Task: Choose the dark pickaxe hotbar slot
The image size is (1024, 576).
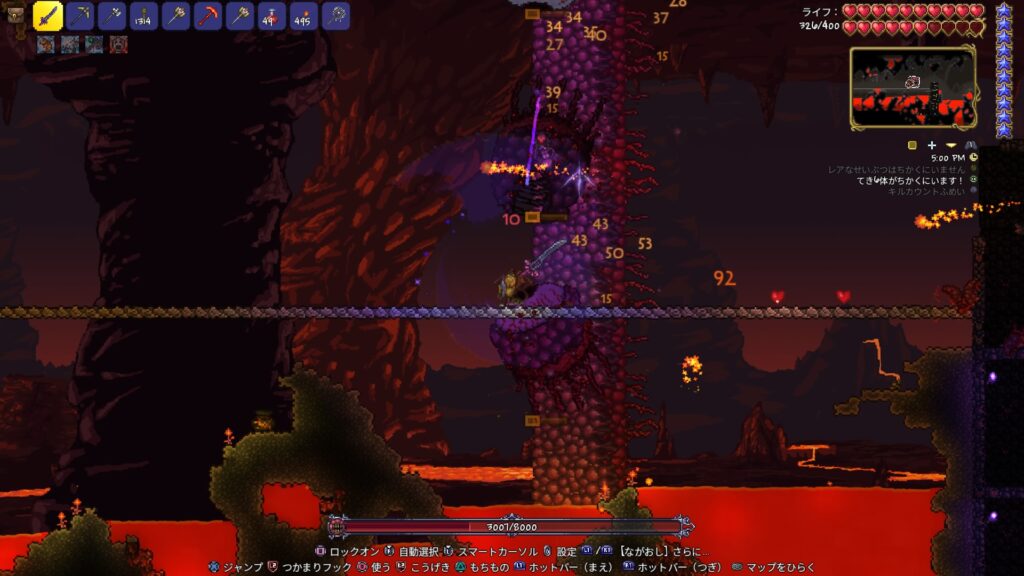Action: click(x=80, y=15)
